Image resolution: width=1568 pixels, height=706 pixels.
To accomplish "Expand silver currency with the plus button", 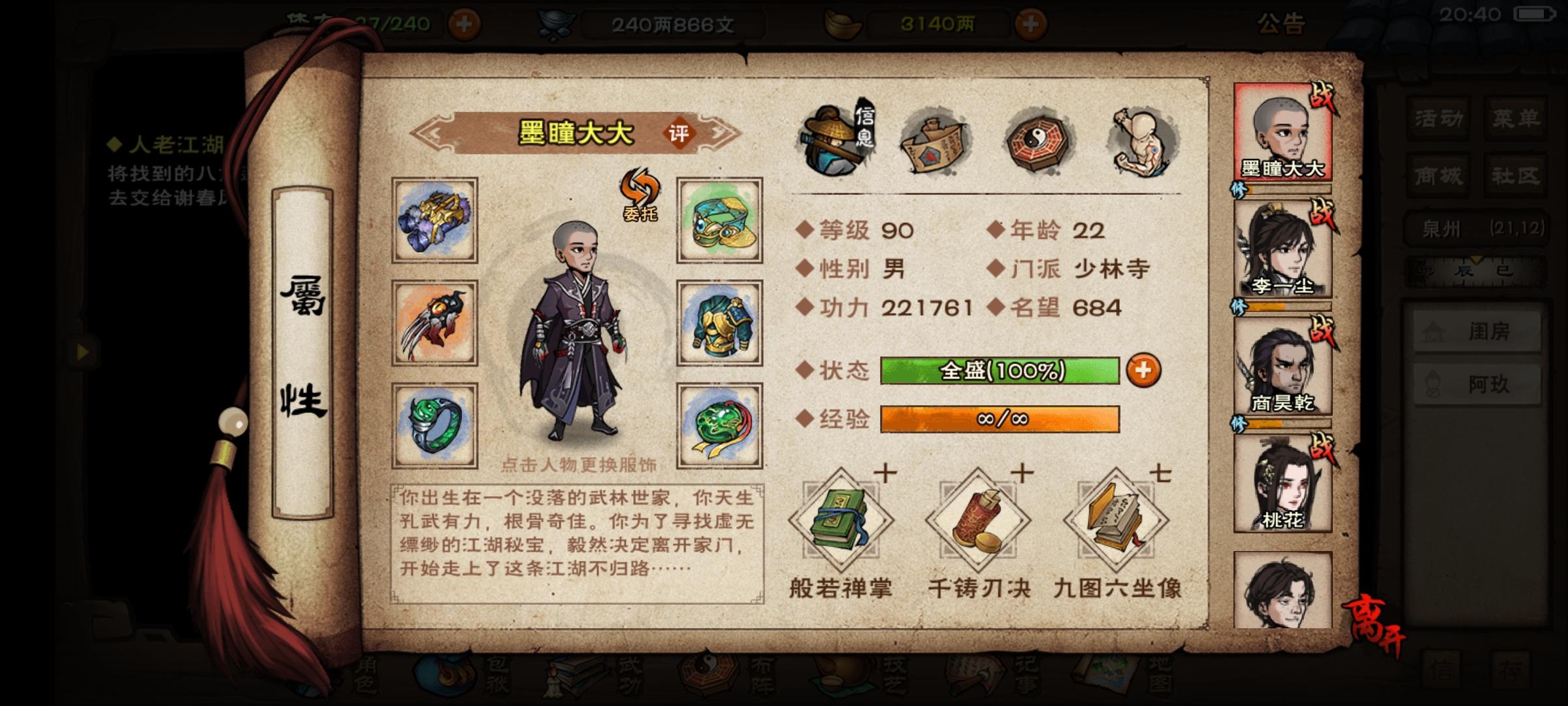I will [1031, 24].
